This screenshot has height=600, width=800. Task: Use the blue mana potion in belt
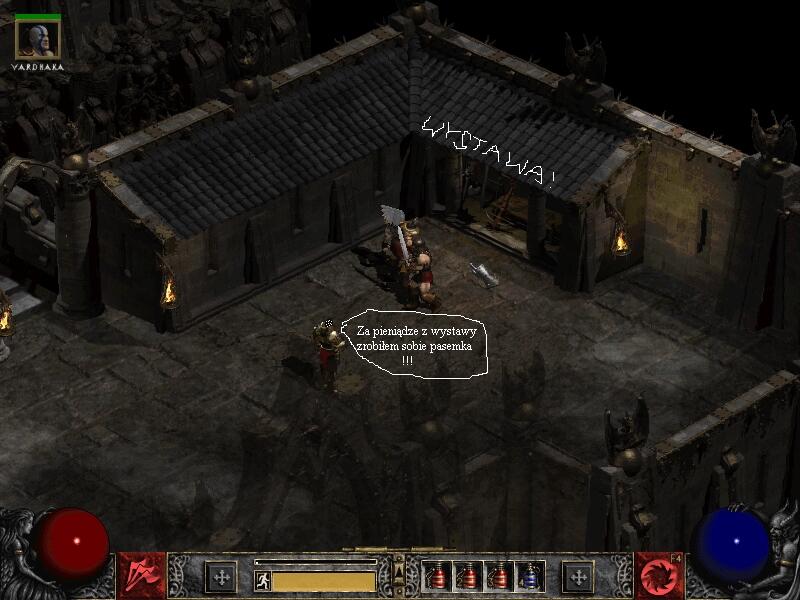pyautogui.click(x=531, y=576)
